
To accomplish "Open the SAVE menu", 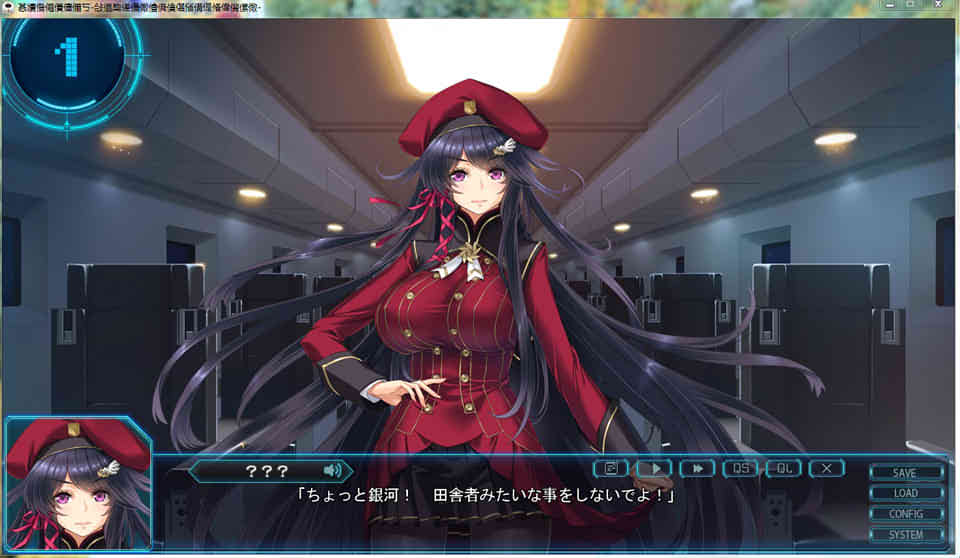I will (905, 472).
